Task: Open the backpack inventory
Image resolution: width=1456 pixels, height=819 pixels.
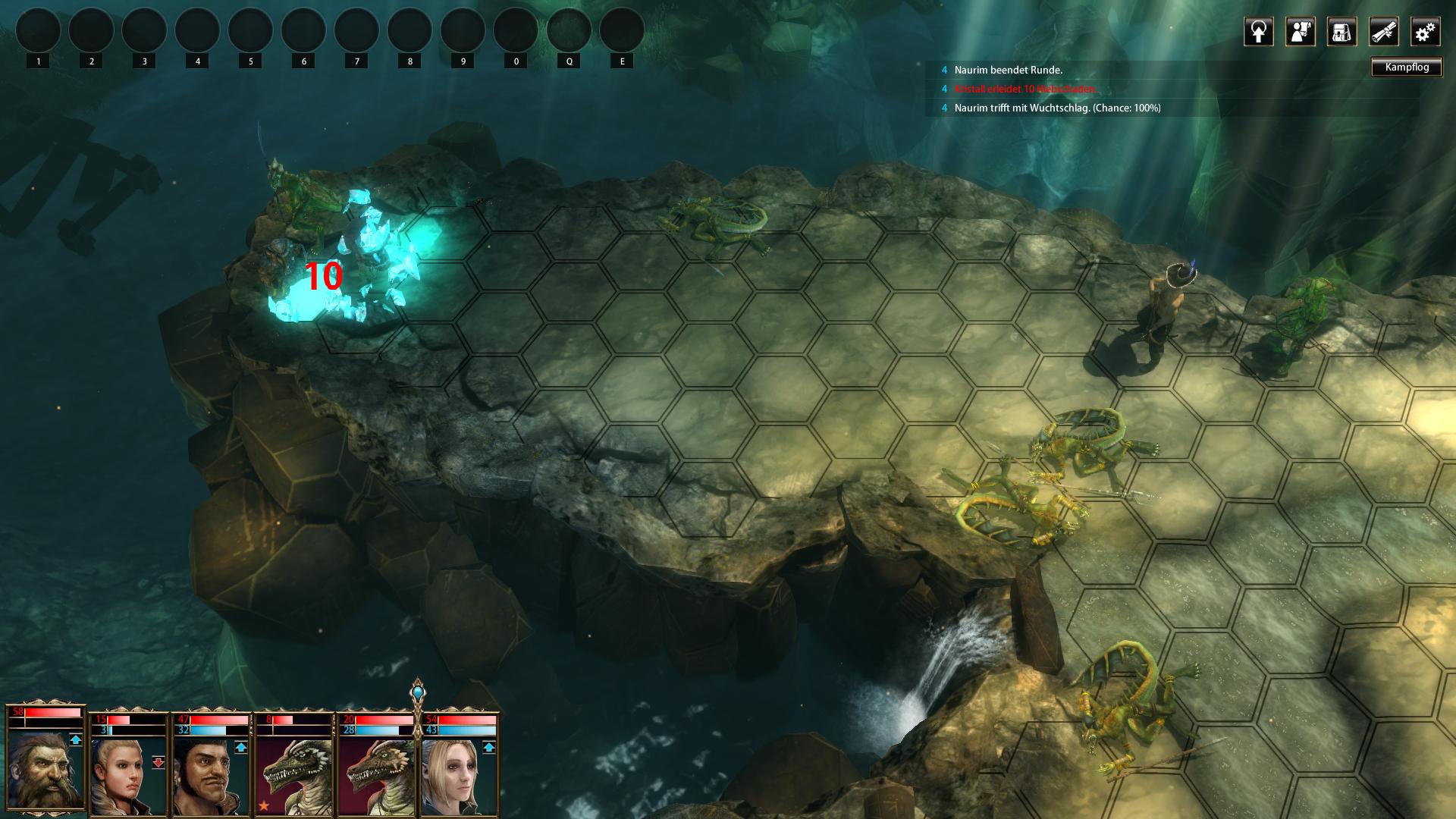Action: [x=1341, y=32]
